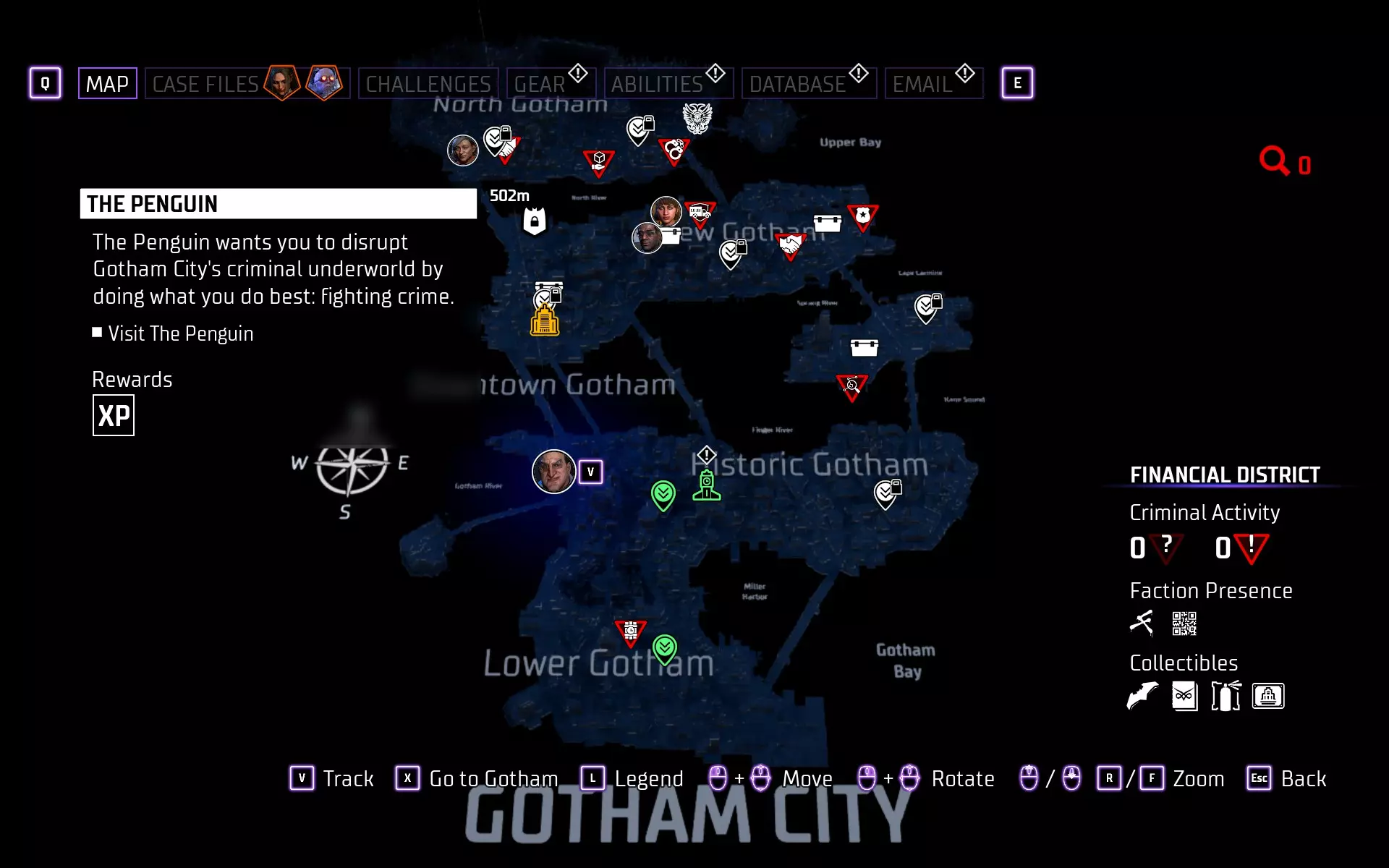Click the XP reward box
Viewport: 1389px width, 868px height.
coord(114,416)
